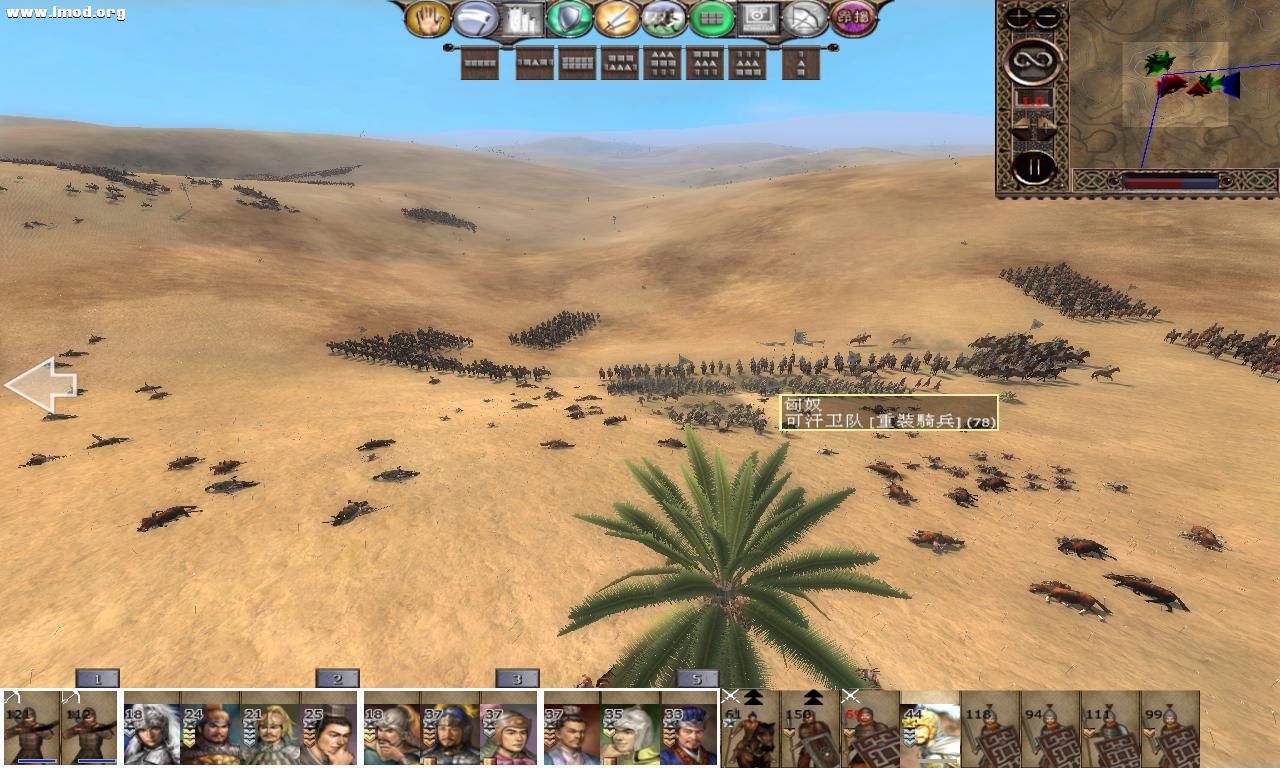Pause the battle with the pause button

point(1032,163)
